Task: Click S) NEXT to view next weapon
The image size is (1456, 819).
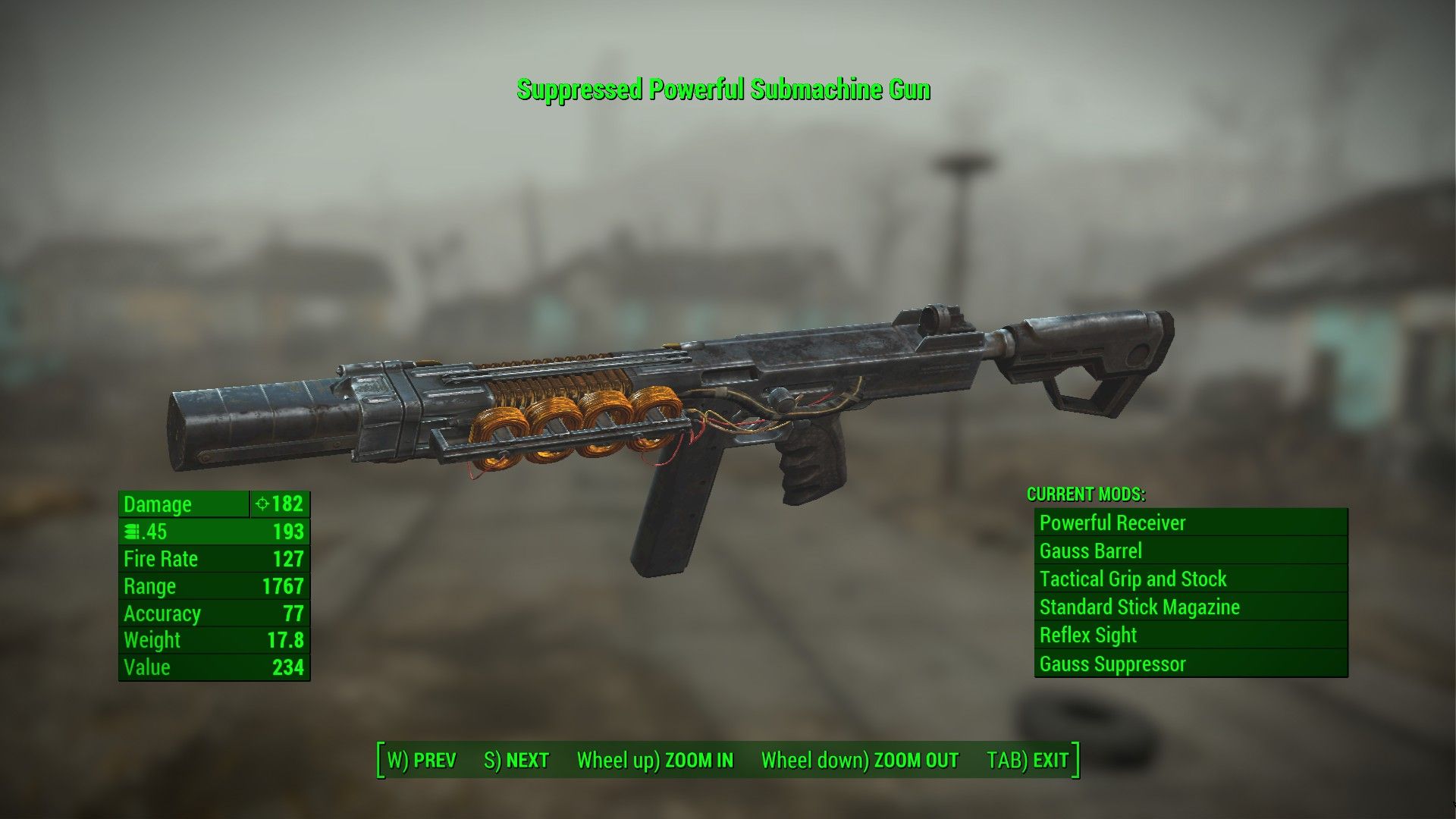Action: click(518, 759)
